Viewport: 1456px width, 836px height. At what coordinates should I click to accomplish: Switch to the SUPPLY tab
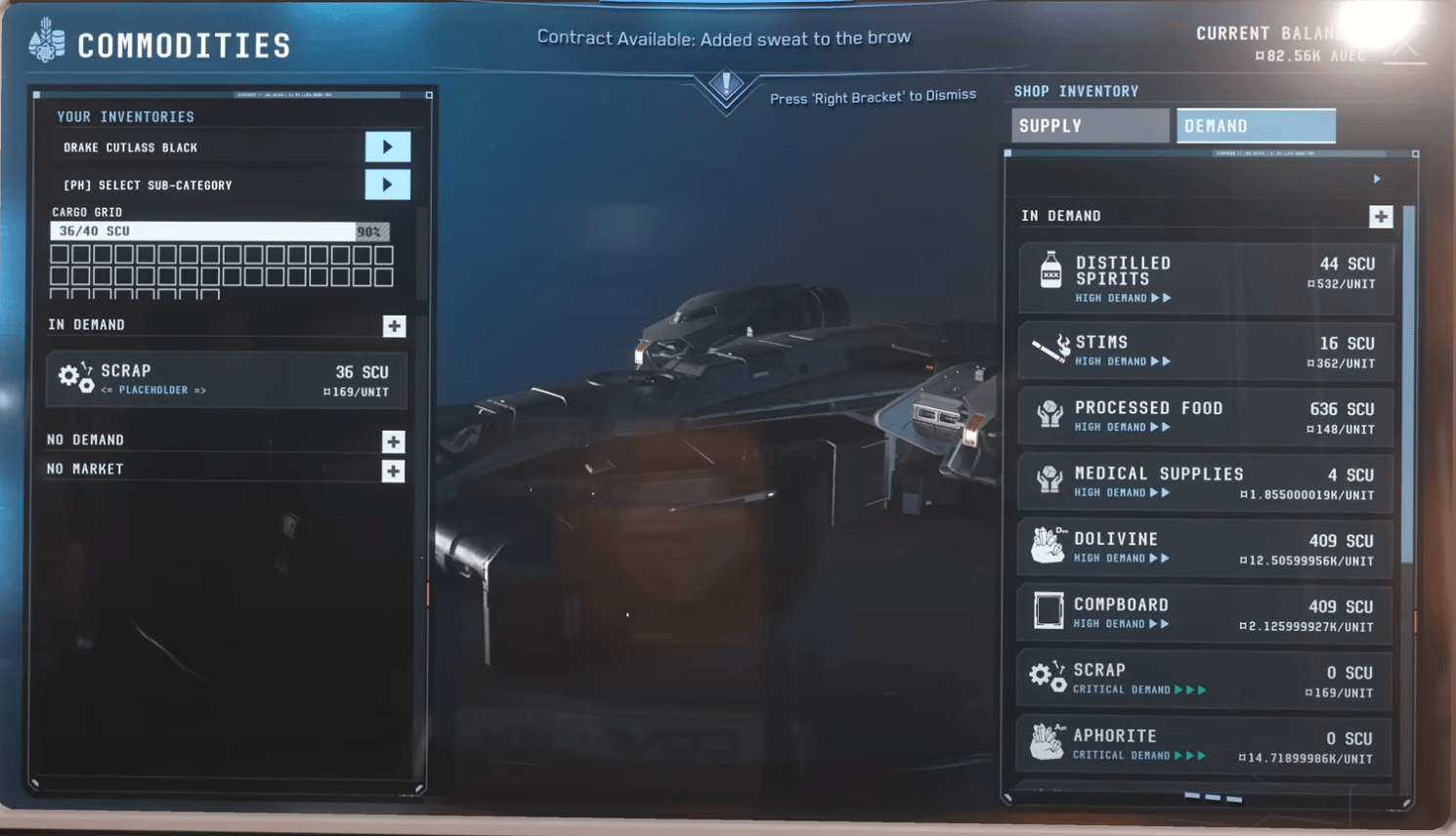click(x=1089, y=125)
